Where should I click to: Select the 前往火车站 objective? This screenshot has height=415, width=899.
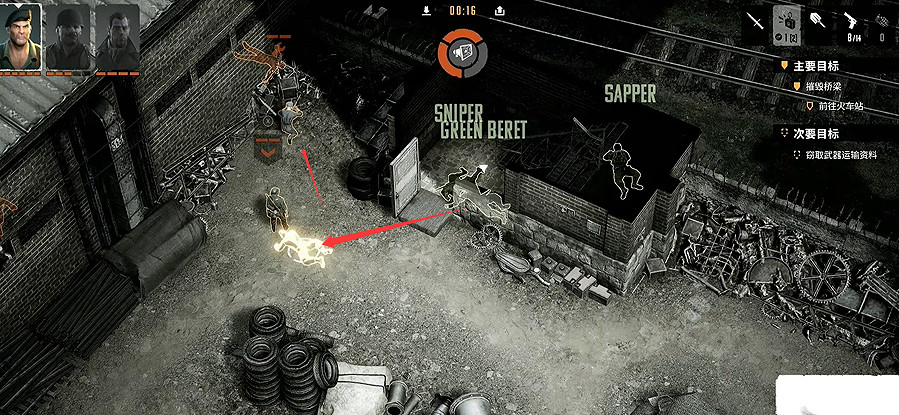[x=836, y=104]
